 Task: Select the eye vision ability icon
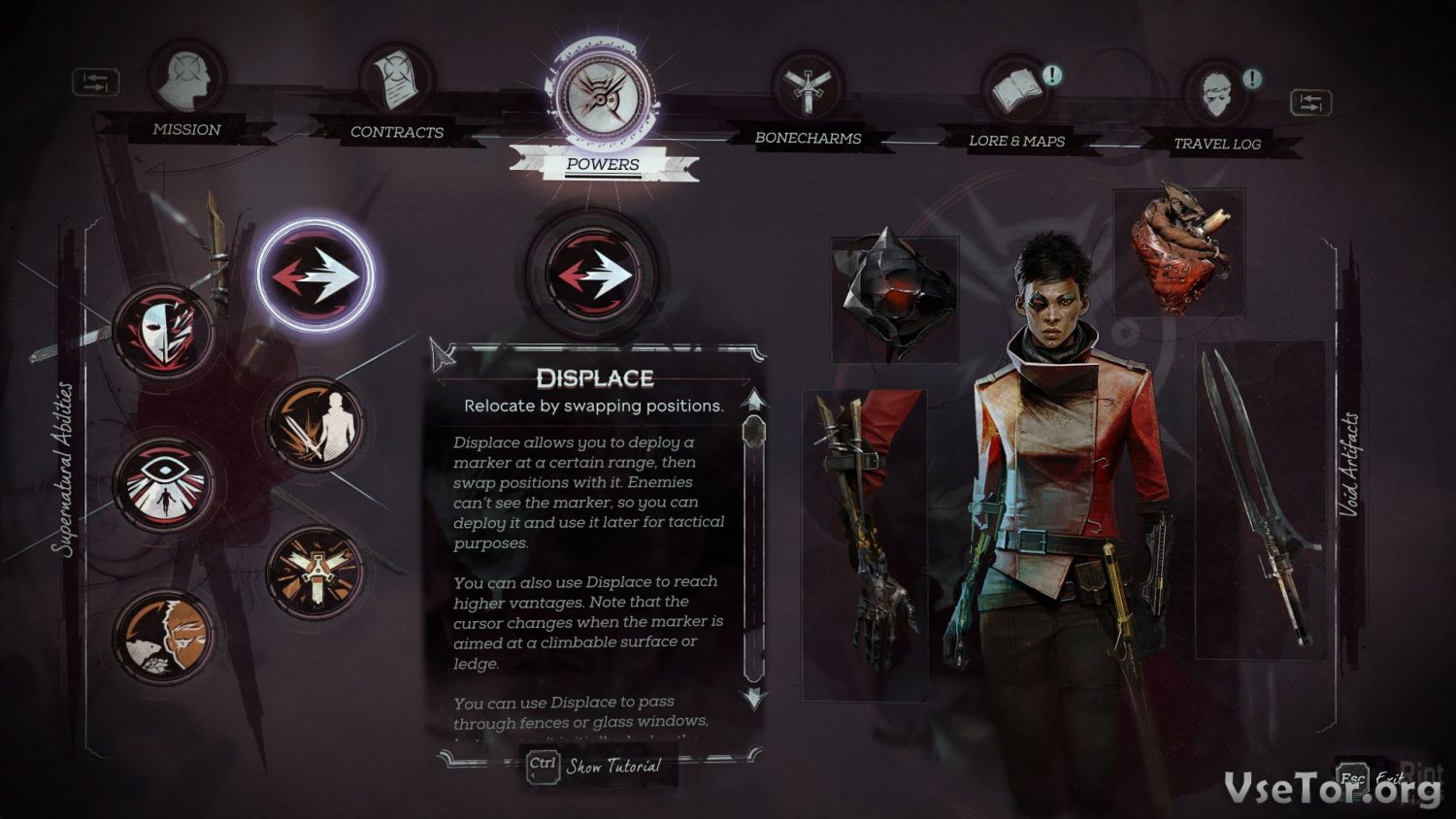coord(163,484)
